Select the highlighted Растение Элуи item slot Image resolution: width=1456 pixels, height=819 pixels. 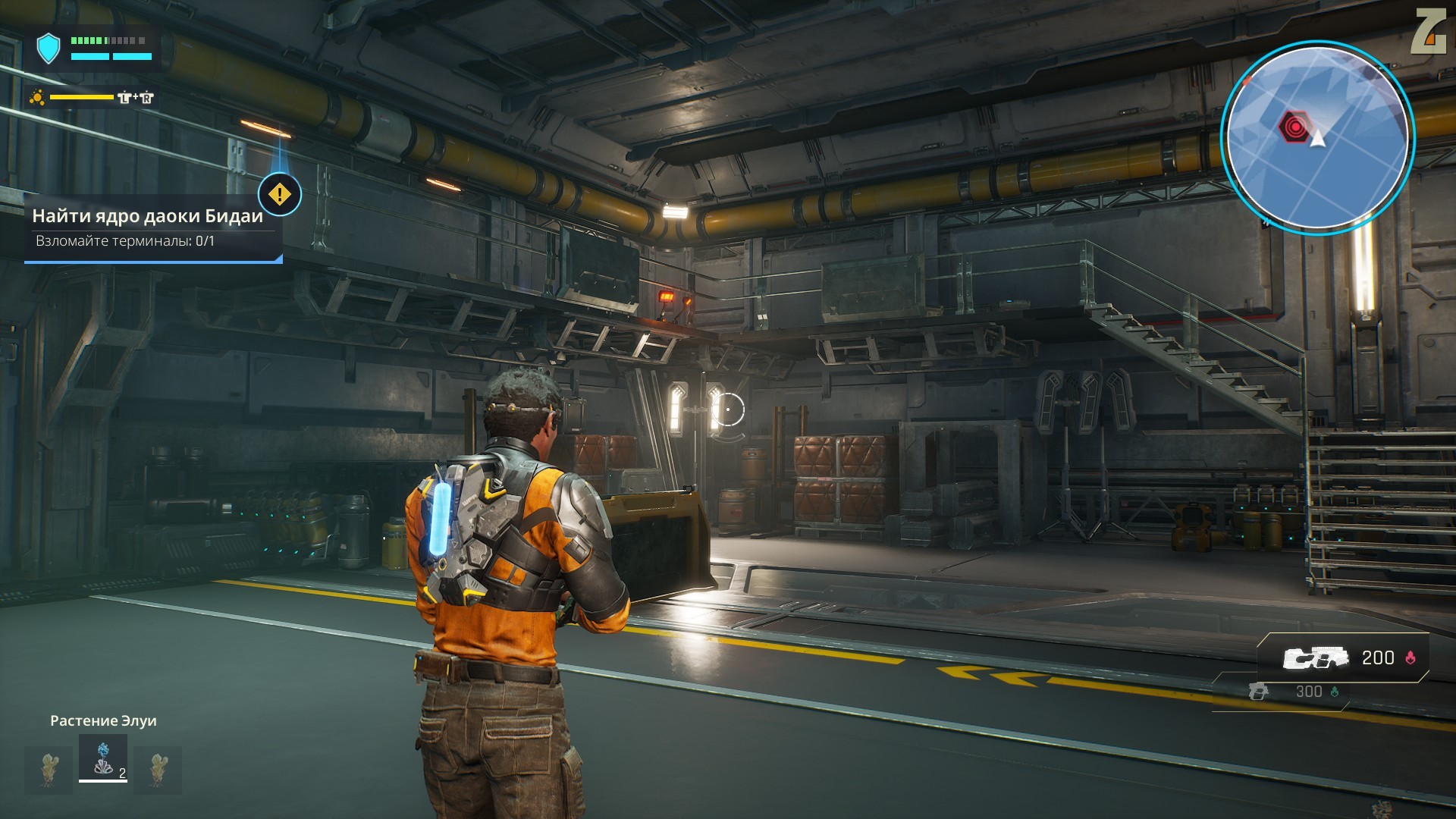(x=103, y=758)
